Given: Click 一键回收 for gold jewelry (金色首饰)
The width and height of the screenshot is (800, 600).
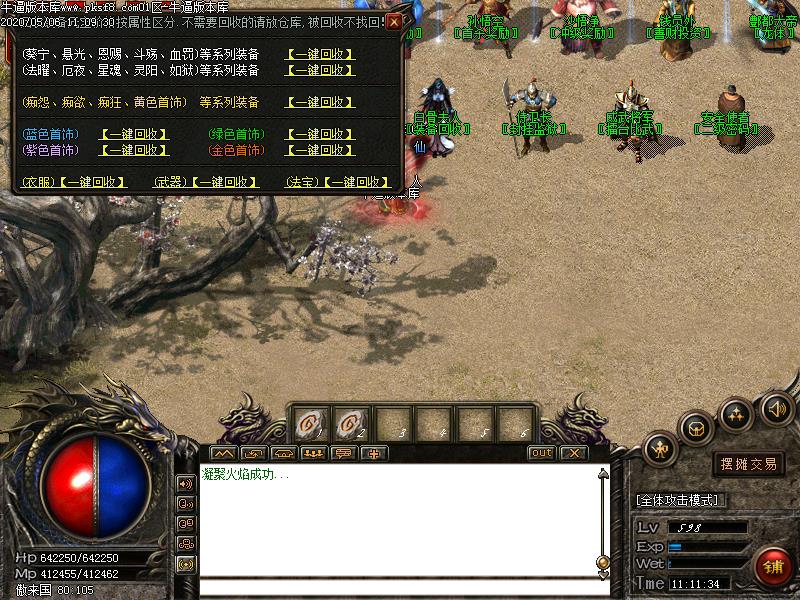Looking at the screenshot, I should coord(320,150).
